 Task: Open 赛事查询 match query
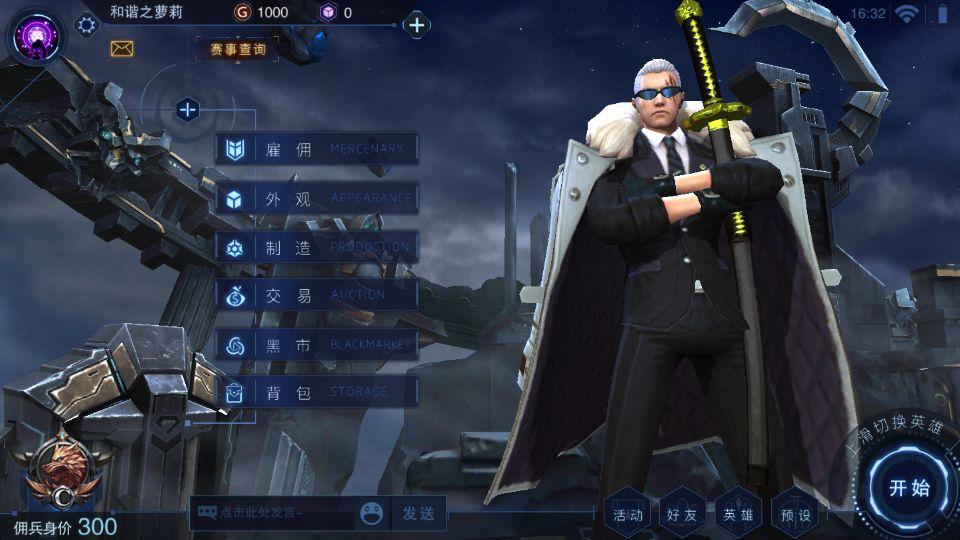point(238,49)
